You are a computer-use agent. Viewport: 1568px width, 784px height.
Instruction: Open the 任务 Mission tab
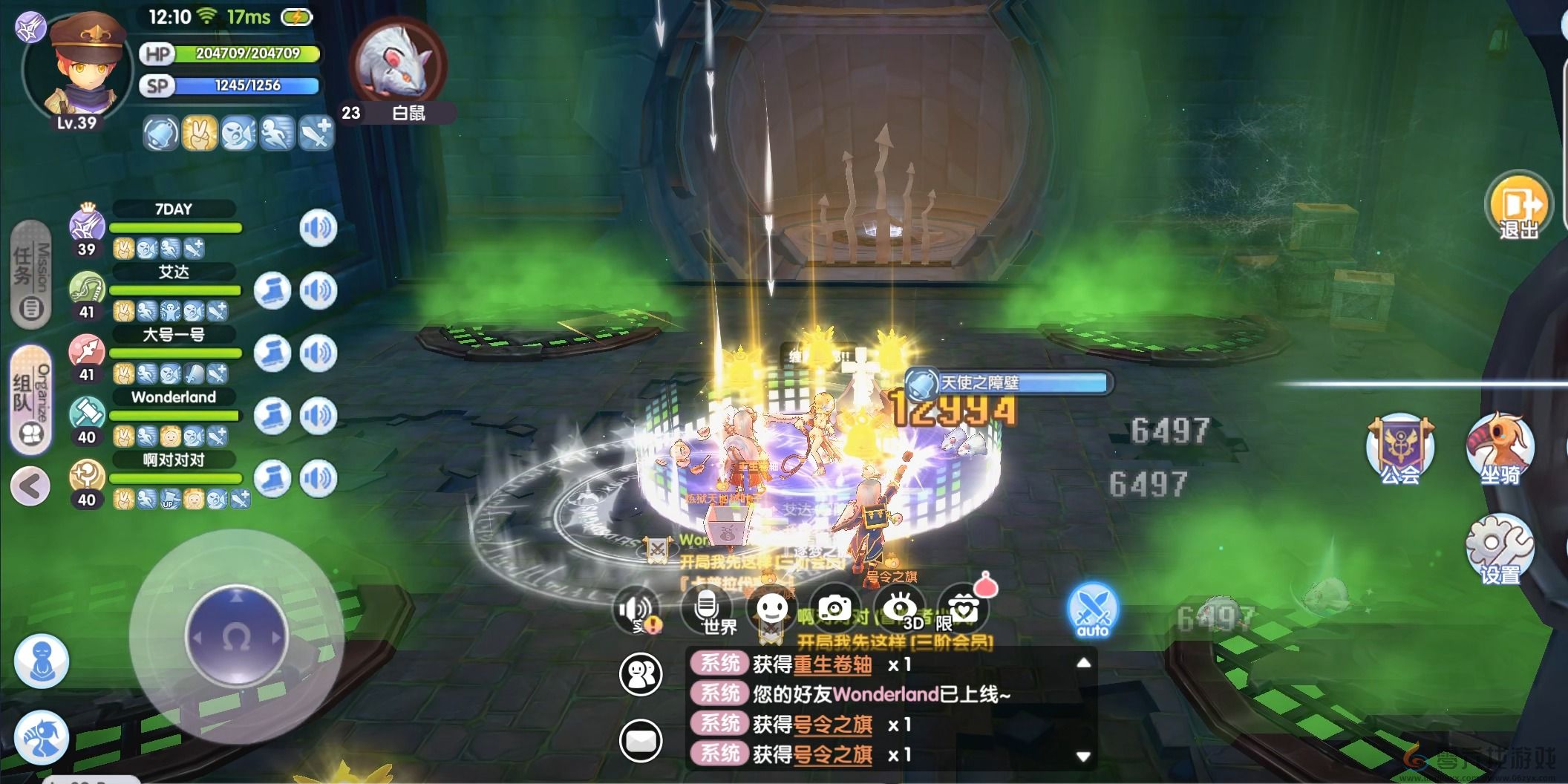(x=31, y=275)
